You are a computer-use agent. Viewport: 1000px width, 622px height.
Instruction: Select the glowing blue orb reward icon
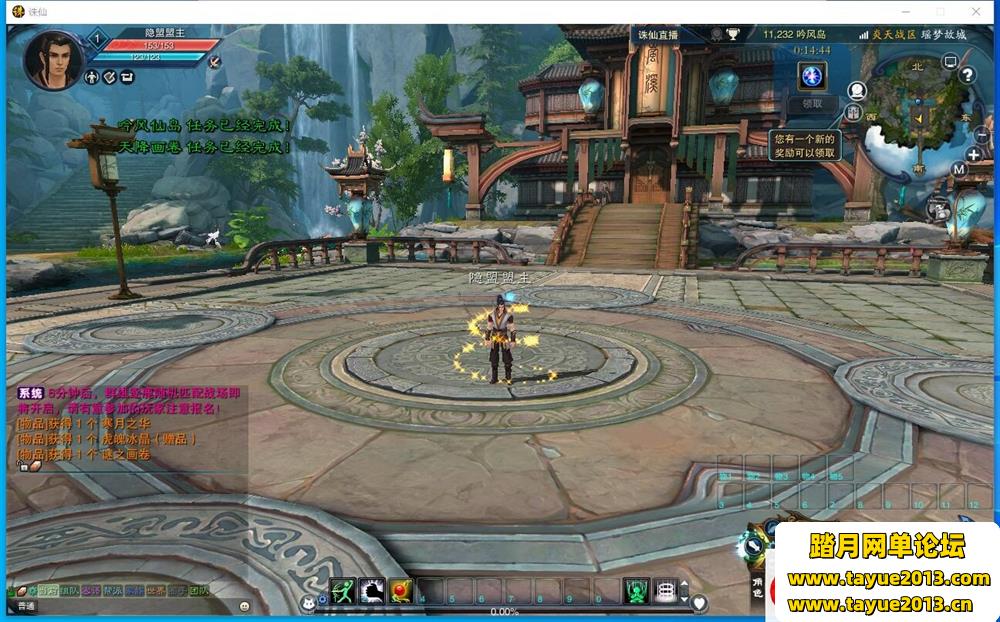(x=812, y=76)
